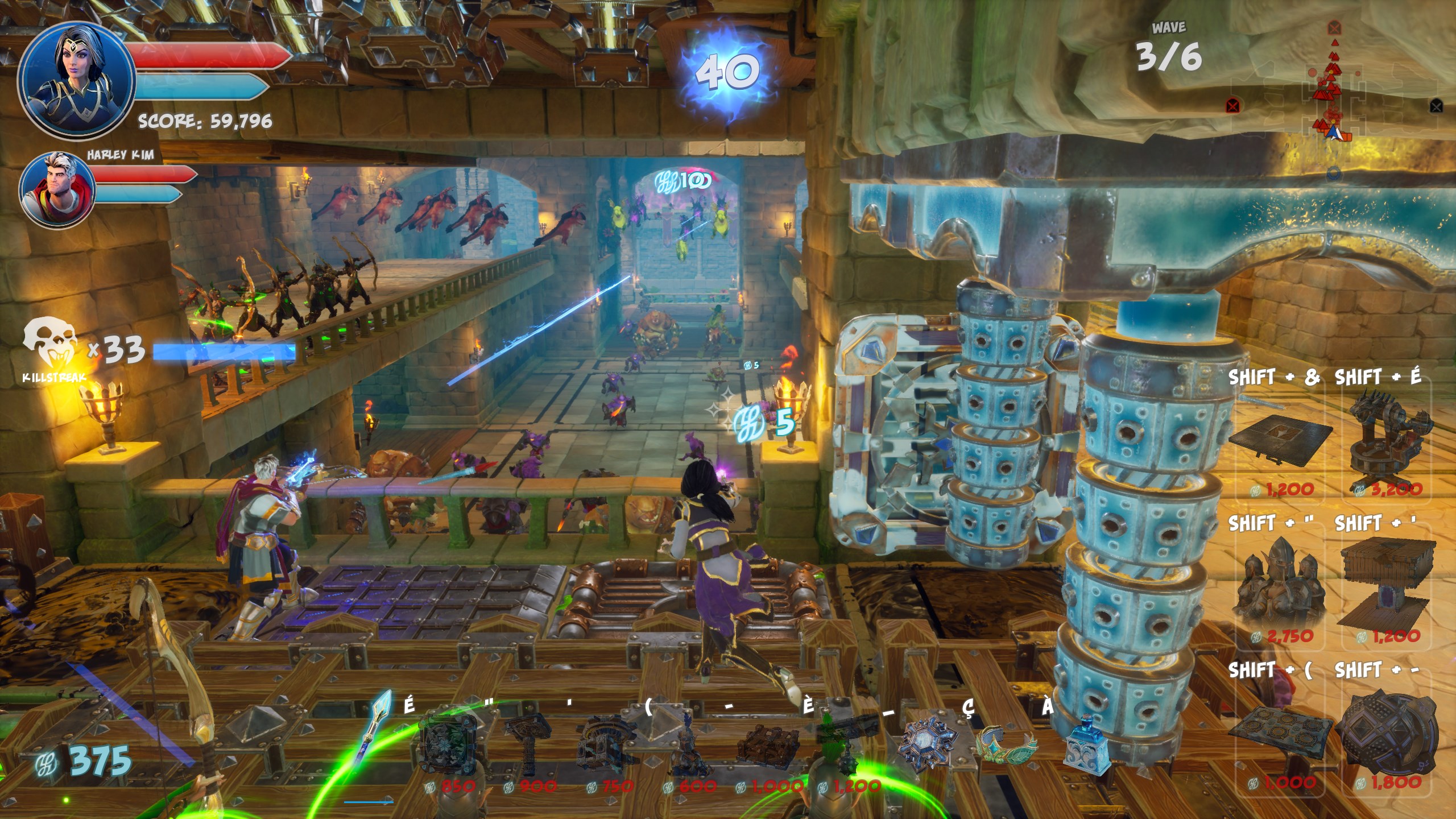Viewport: 1456px width, 819px height.
Task: Select the 1,200-coin wooden platform trap
Action: tap(1388, 586)
